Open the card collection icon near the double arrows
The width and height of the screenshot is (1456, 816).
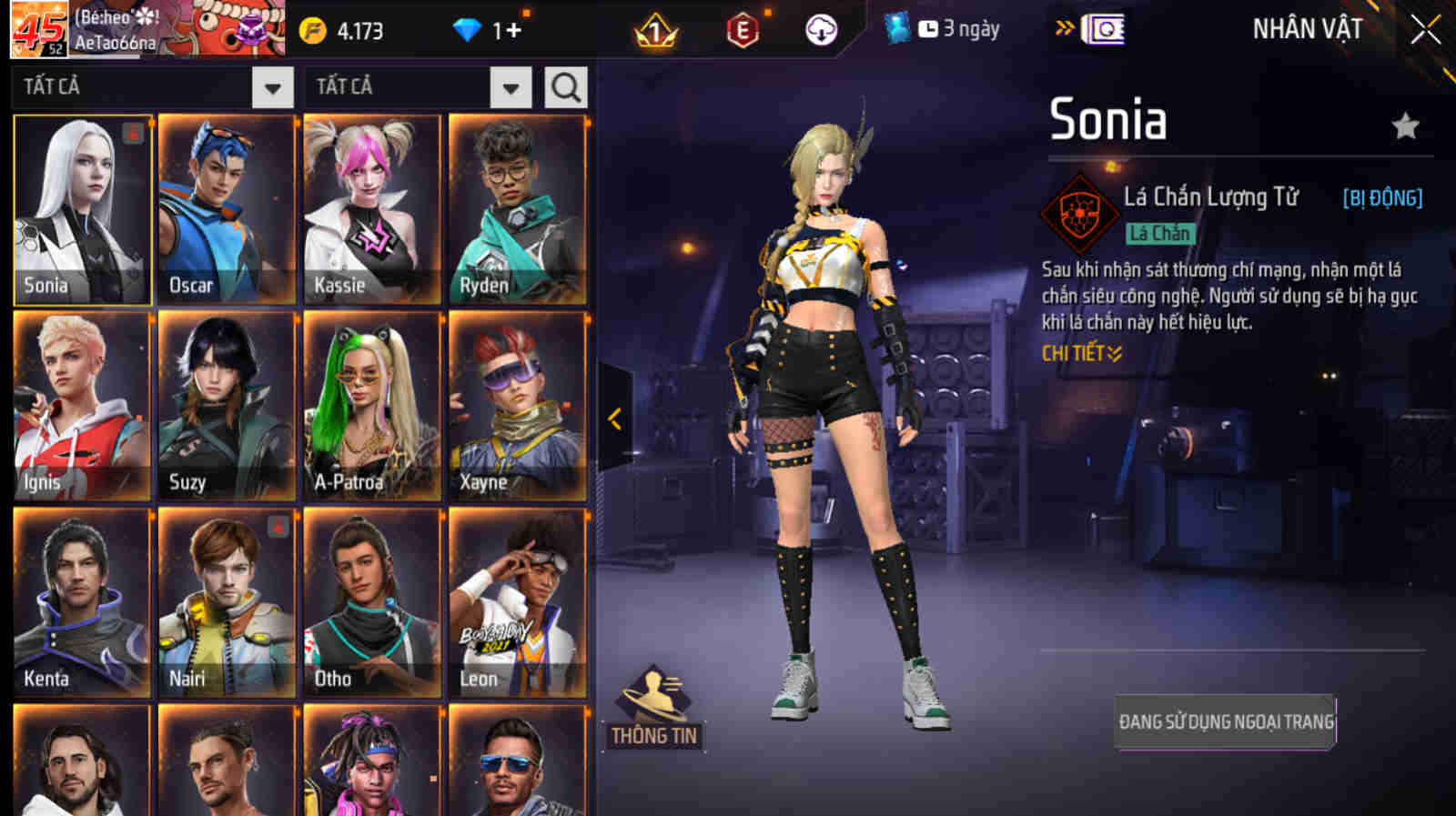coord(1101,28)
